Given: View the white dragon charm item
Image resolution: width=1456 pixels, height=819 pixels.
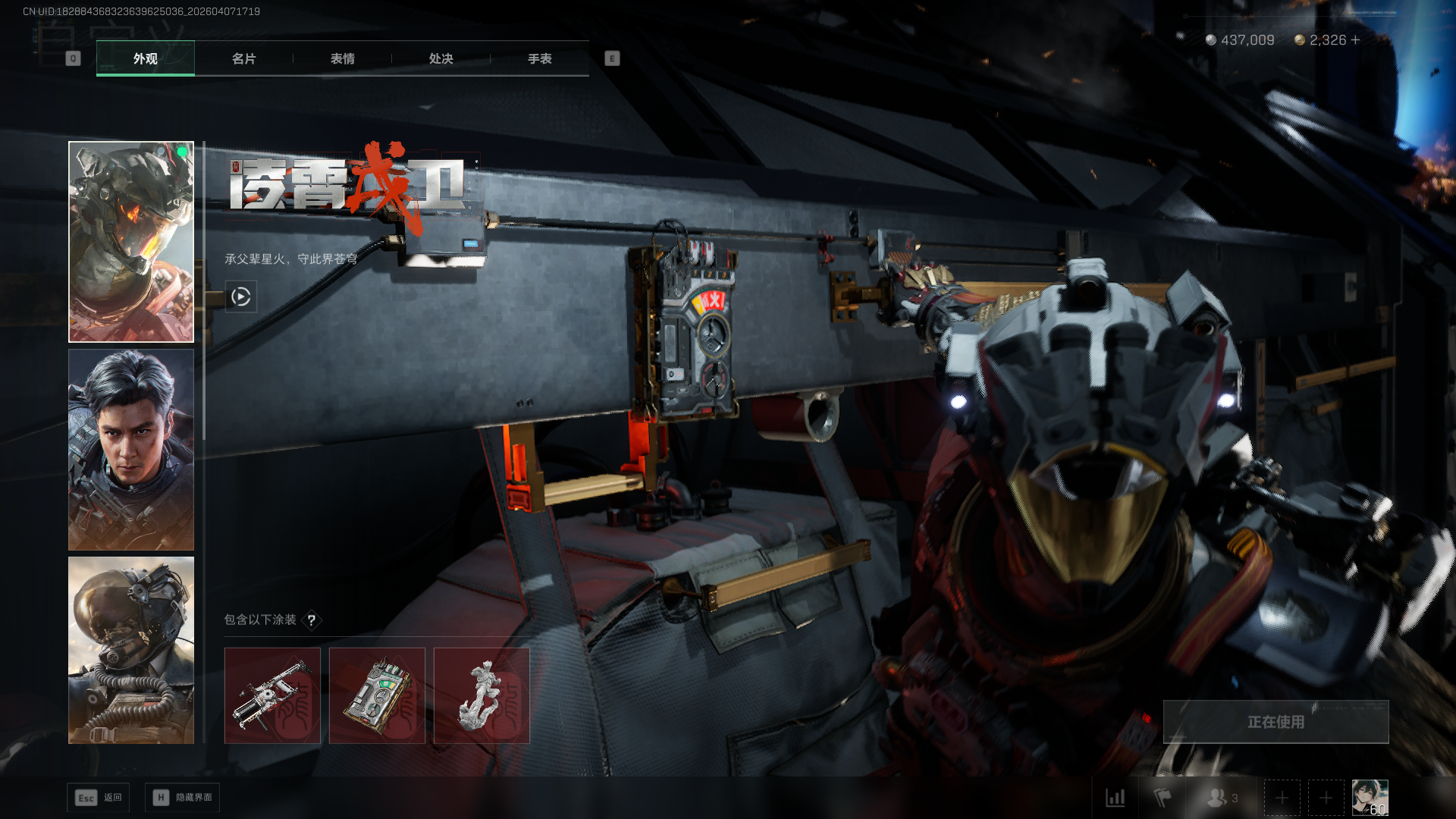Looking at the screenshot, I should coord(482,695).
